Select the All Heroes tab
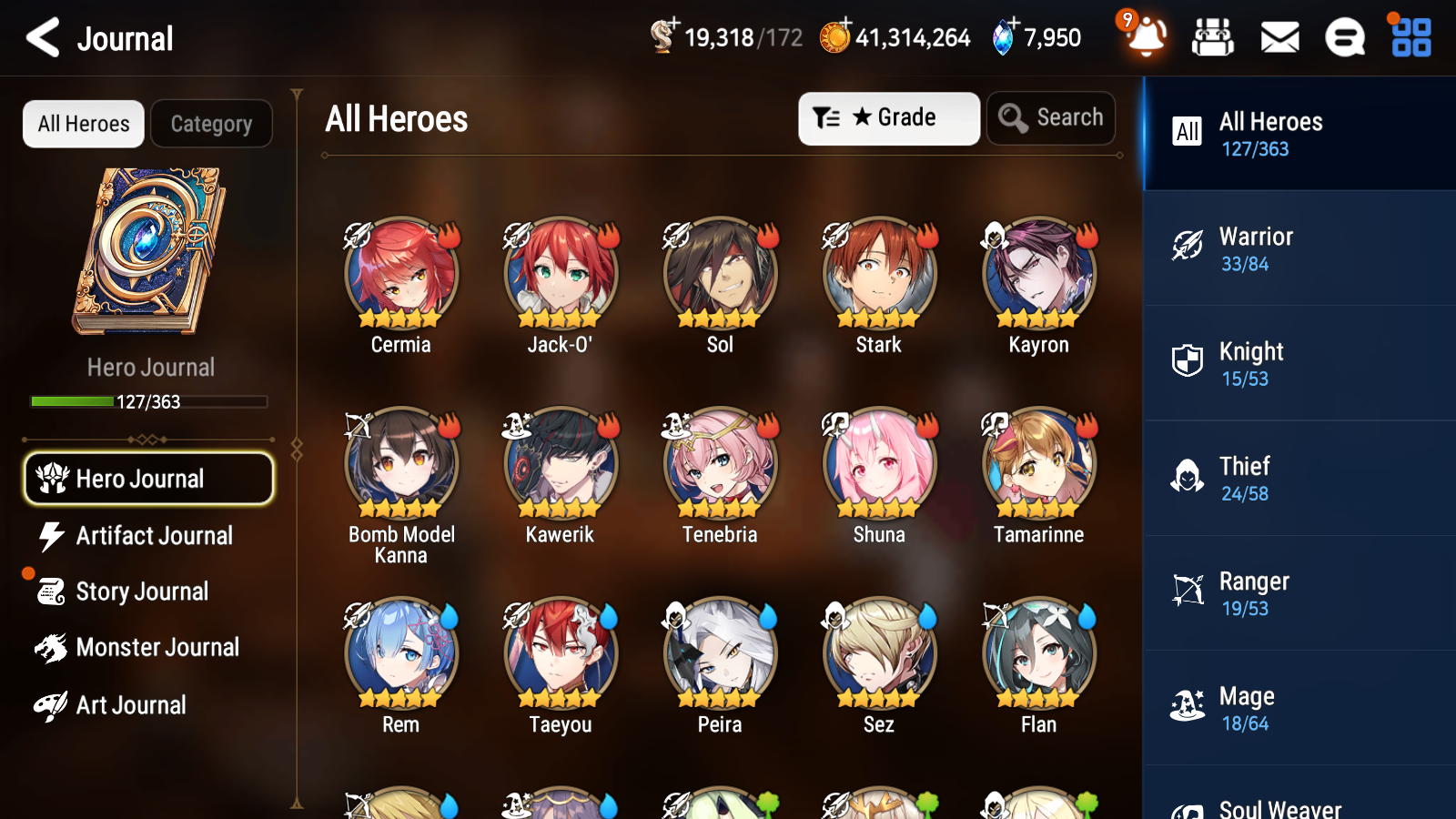The width and height of the screenshot is (1456, 819). pyautogui.click(x=83, y=124)
